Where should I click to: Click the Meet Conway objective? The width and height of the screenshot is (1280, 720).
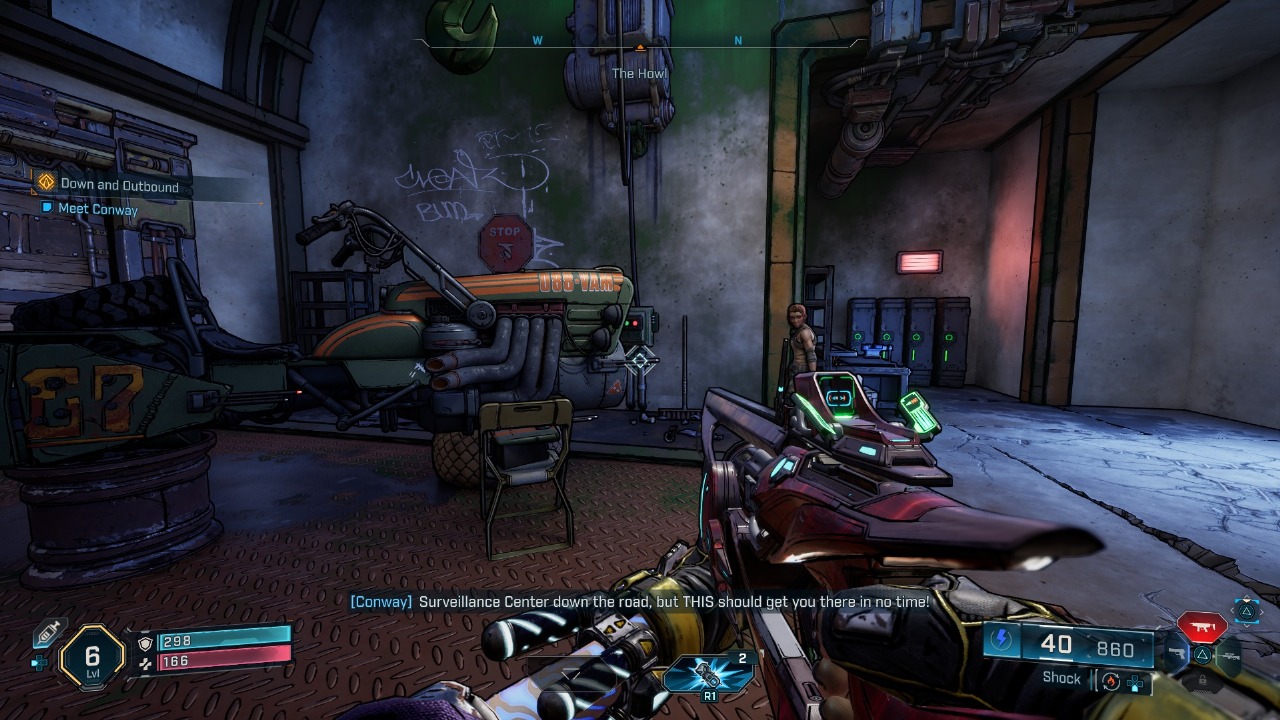(98, 209)
